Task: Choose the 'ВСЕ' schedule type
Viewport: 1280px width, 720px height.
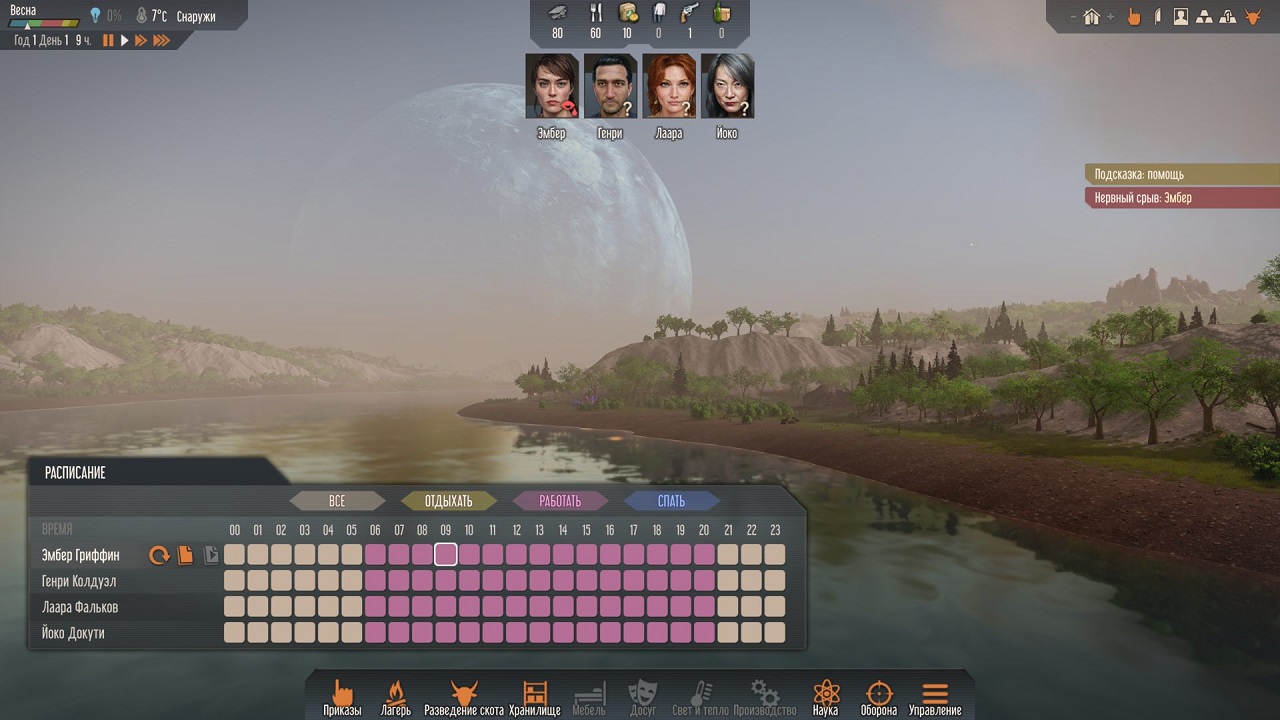Action: click(x=337, y=501)
